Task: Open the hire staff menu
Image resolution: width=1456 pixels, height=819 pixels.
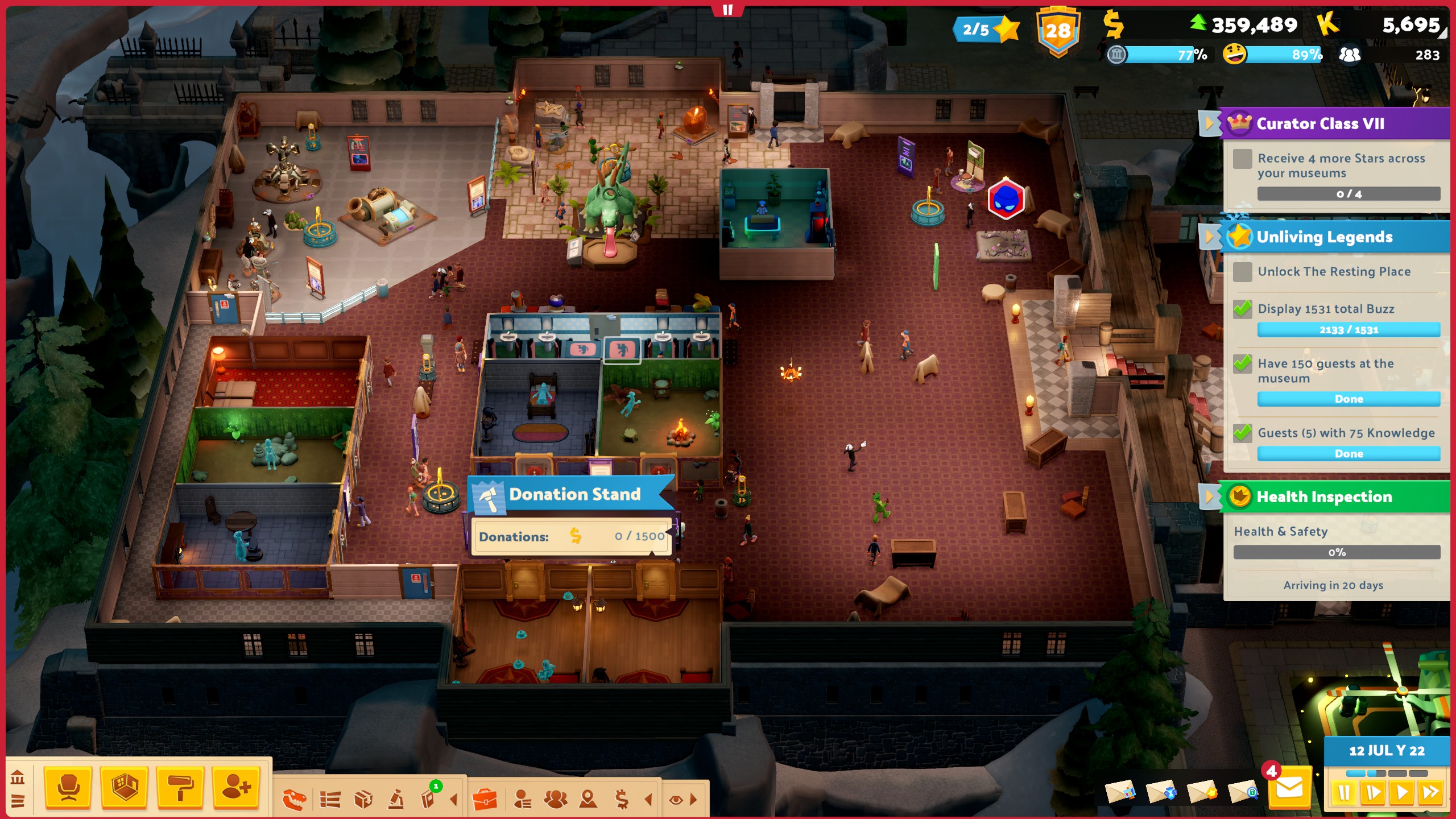Action: click(x=236, y=788)
